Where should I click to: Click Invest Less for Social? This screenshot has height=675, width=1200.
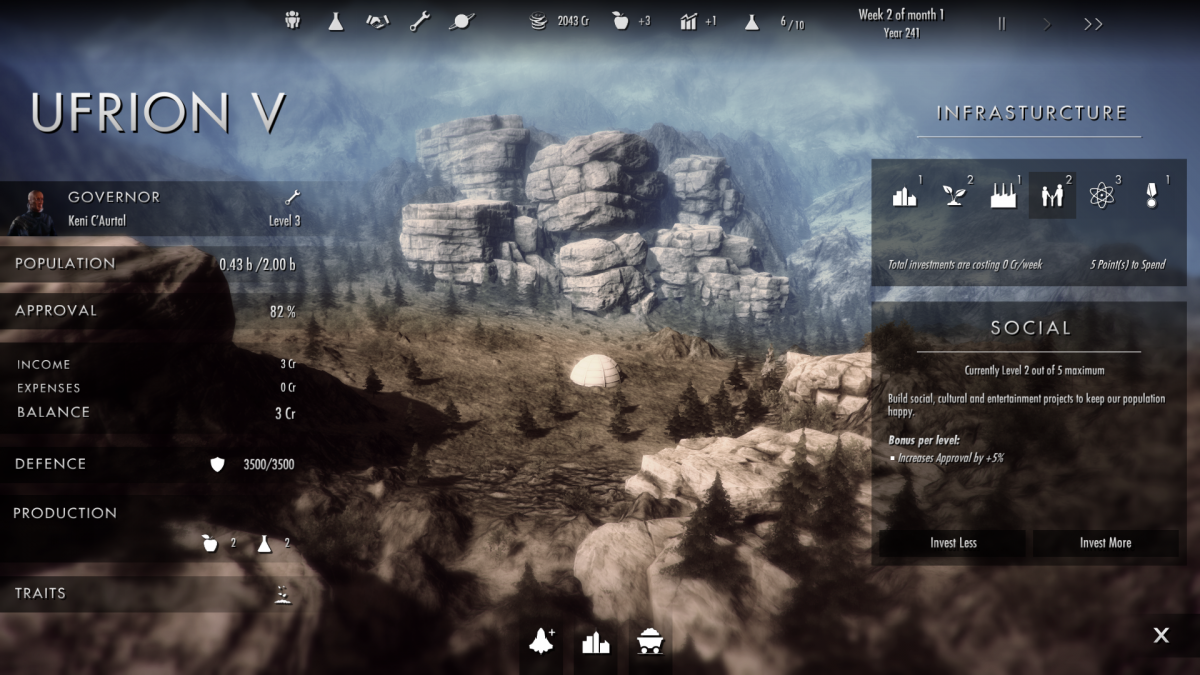click(952, 543)
